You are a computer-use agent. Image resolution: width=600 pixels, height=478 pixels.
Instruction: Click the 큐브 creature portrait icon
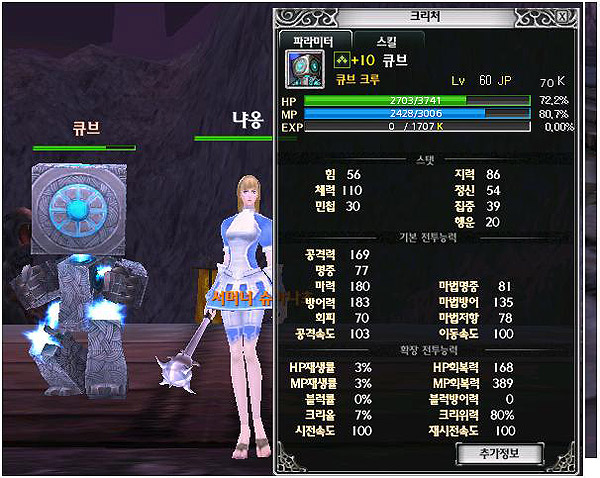pos(299,68)
